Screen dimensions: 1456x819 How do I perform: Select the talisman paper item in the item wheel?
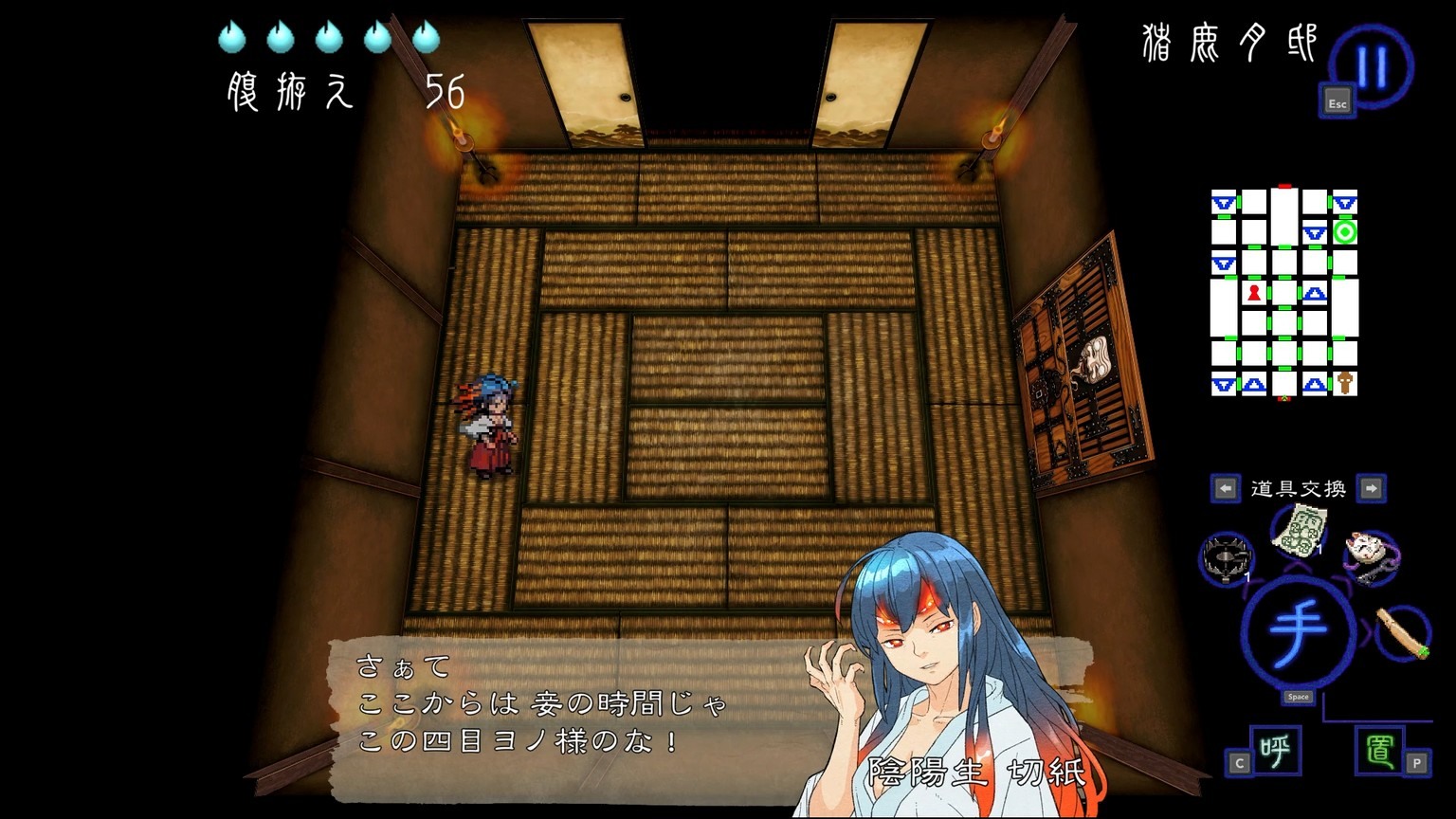click(1299, 536)
